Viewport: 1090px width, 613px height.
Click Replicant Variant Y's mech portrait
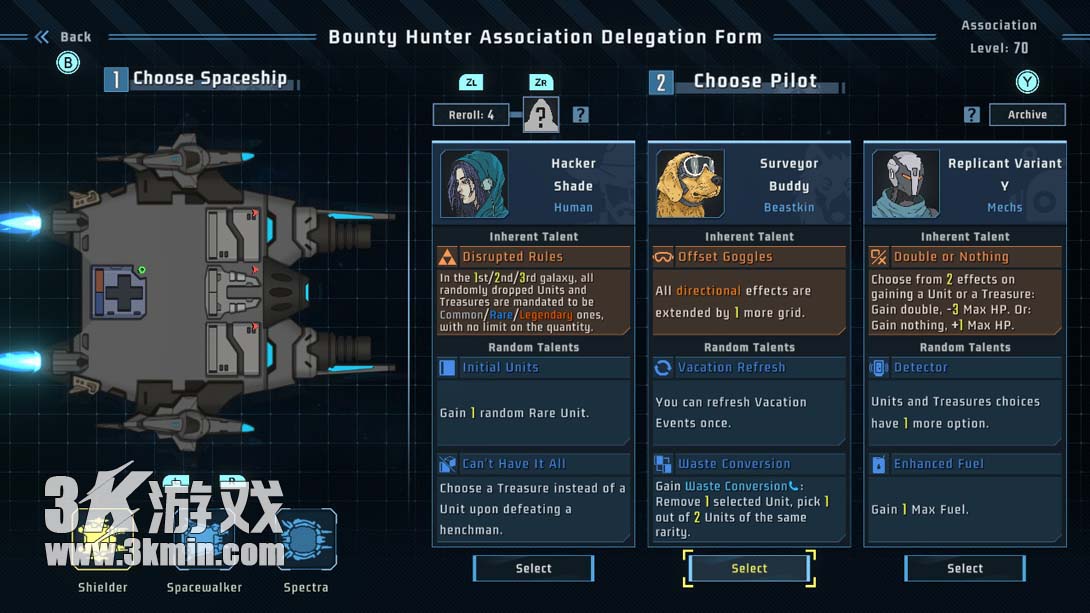tap(905, 184)
